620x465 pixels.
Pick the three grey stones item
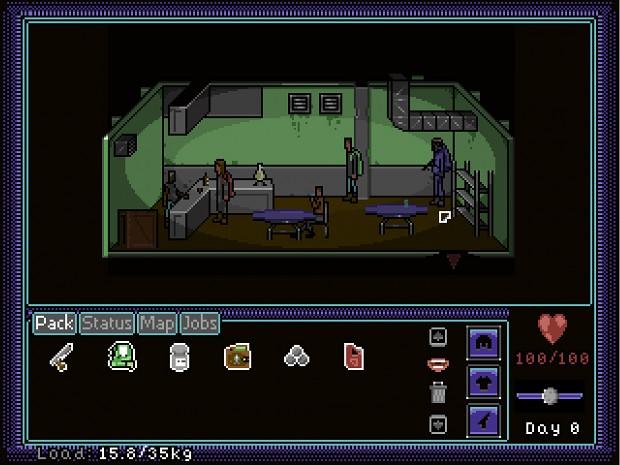297,357
